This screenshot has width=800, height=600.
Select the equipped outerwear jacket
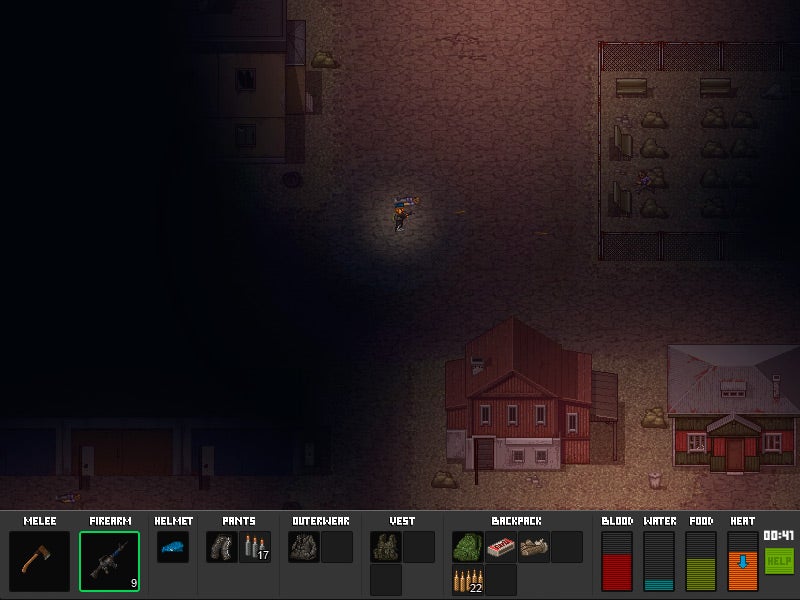(x=304, y=547)
